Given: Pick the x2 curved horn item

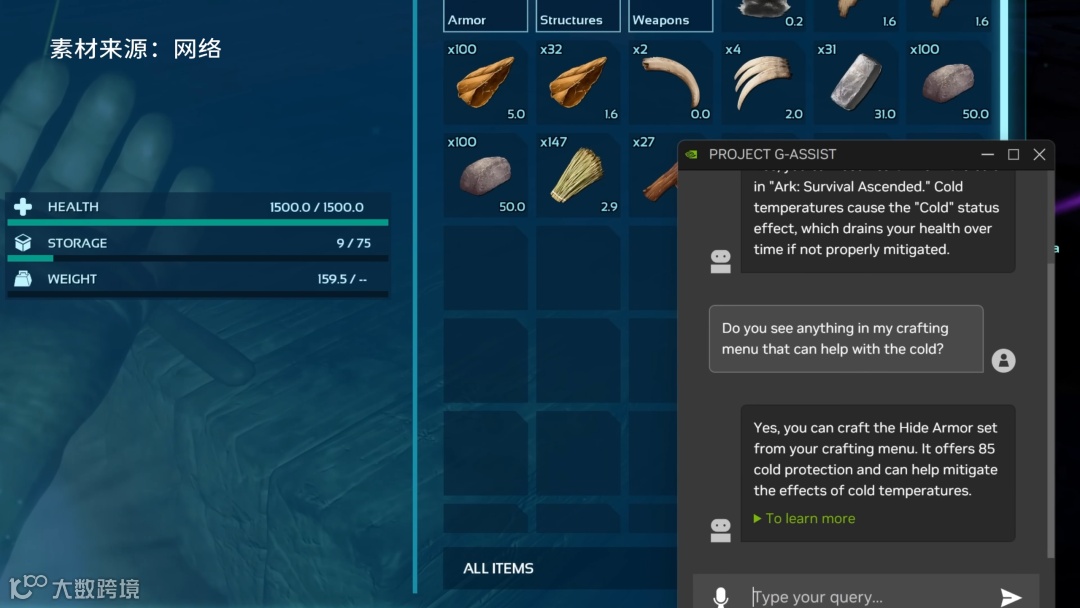Looking at the screenshot, I should pos(670,82).
